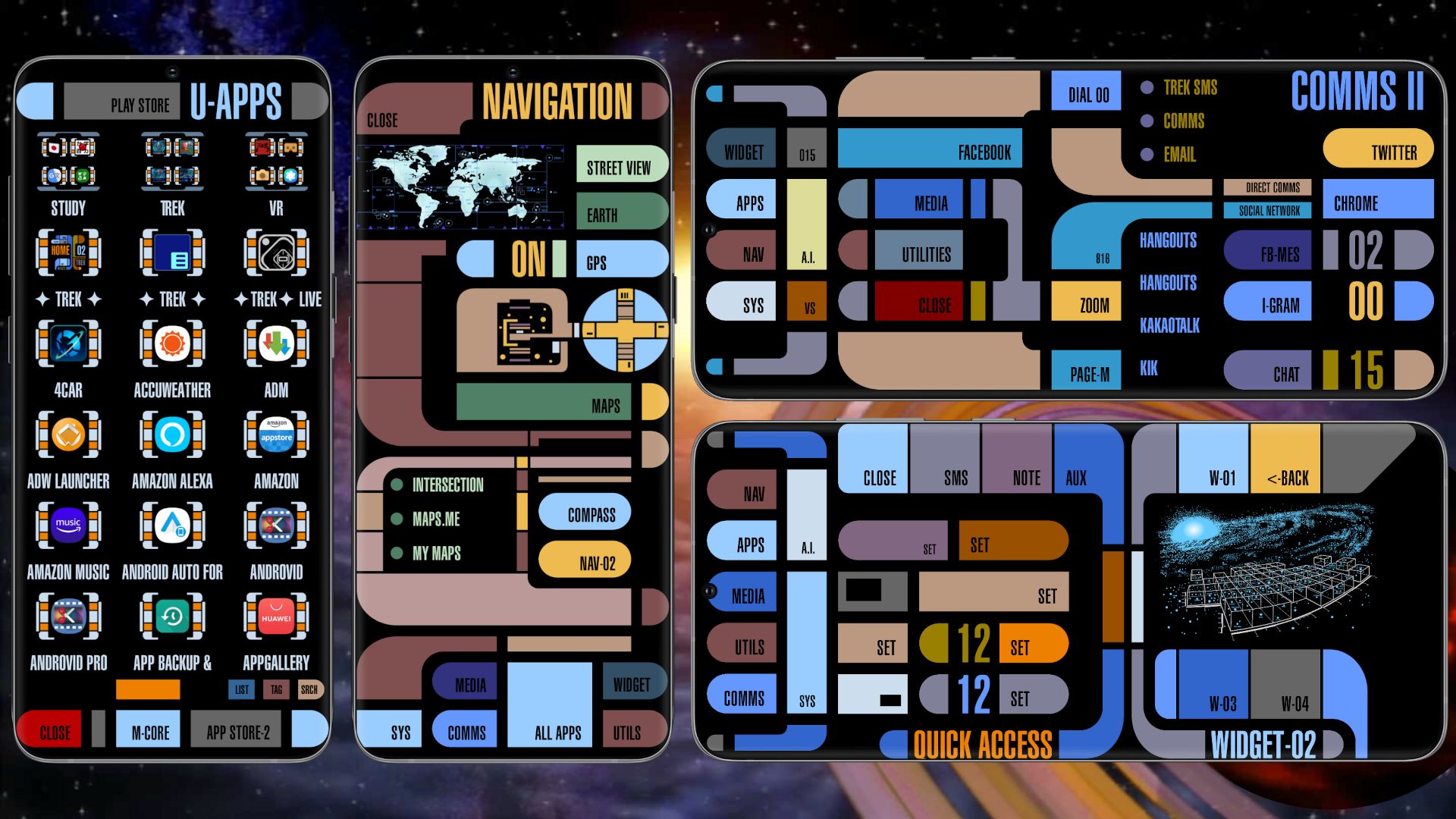Select the EMAIL radio button in Comms II

[1147, 155]
